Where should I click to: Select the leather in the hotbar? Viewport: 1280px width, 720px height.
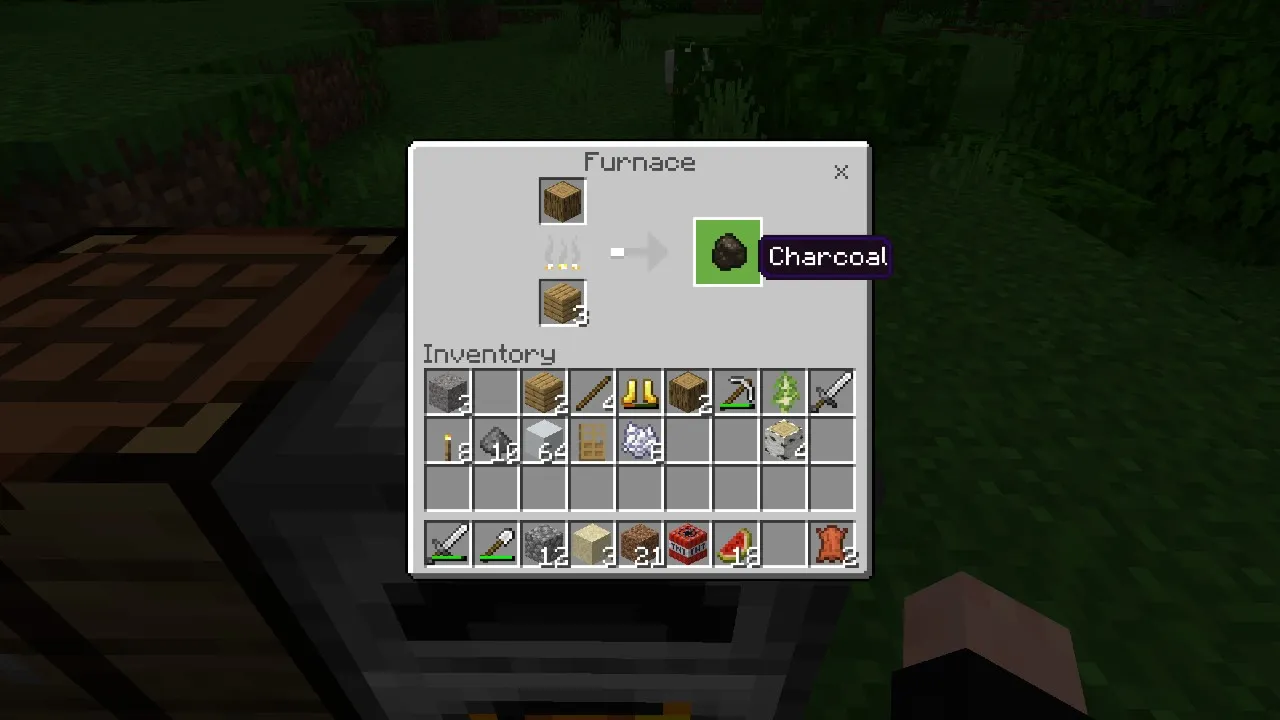831,543
